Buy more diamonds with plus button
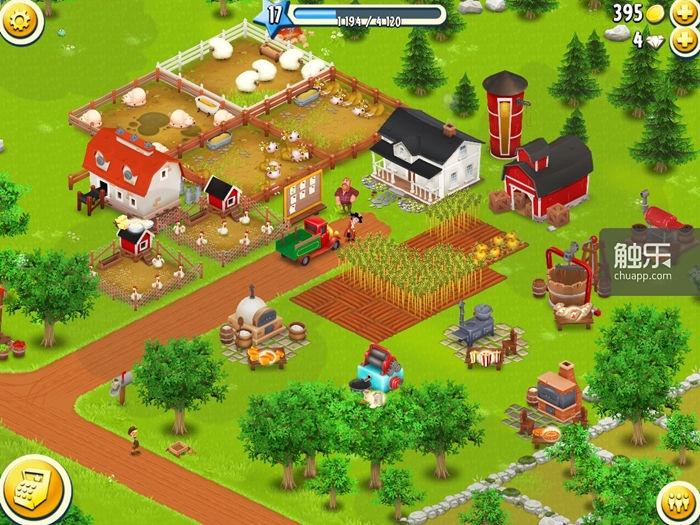The image size is (700, 525). 687,41
